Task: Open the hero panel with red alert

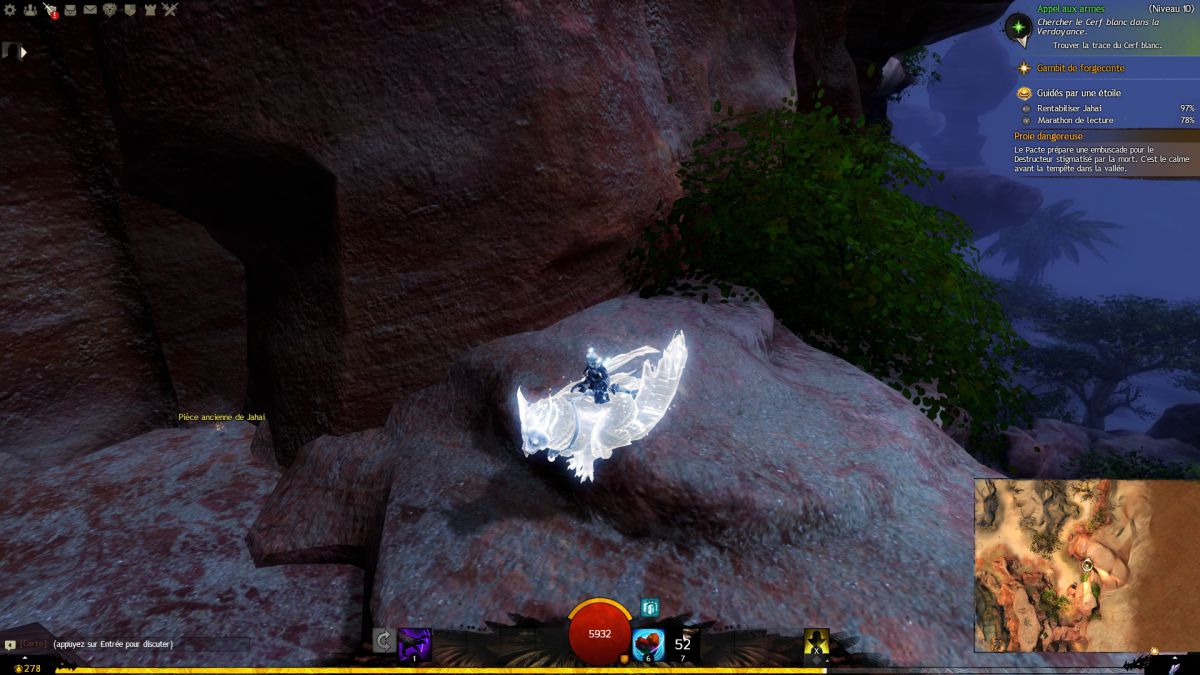Action: [x=50, y=10]
